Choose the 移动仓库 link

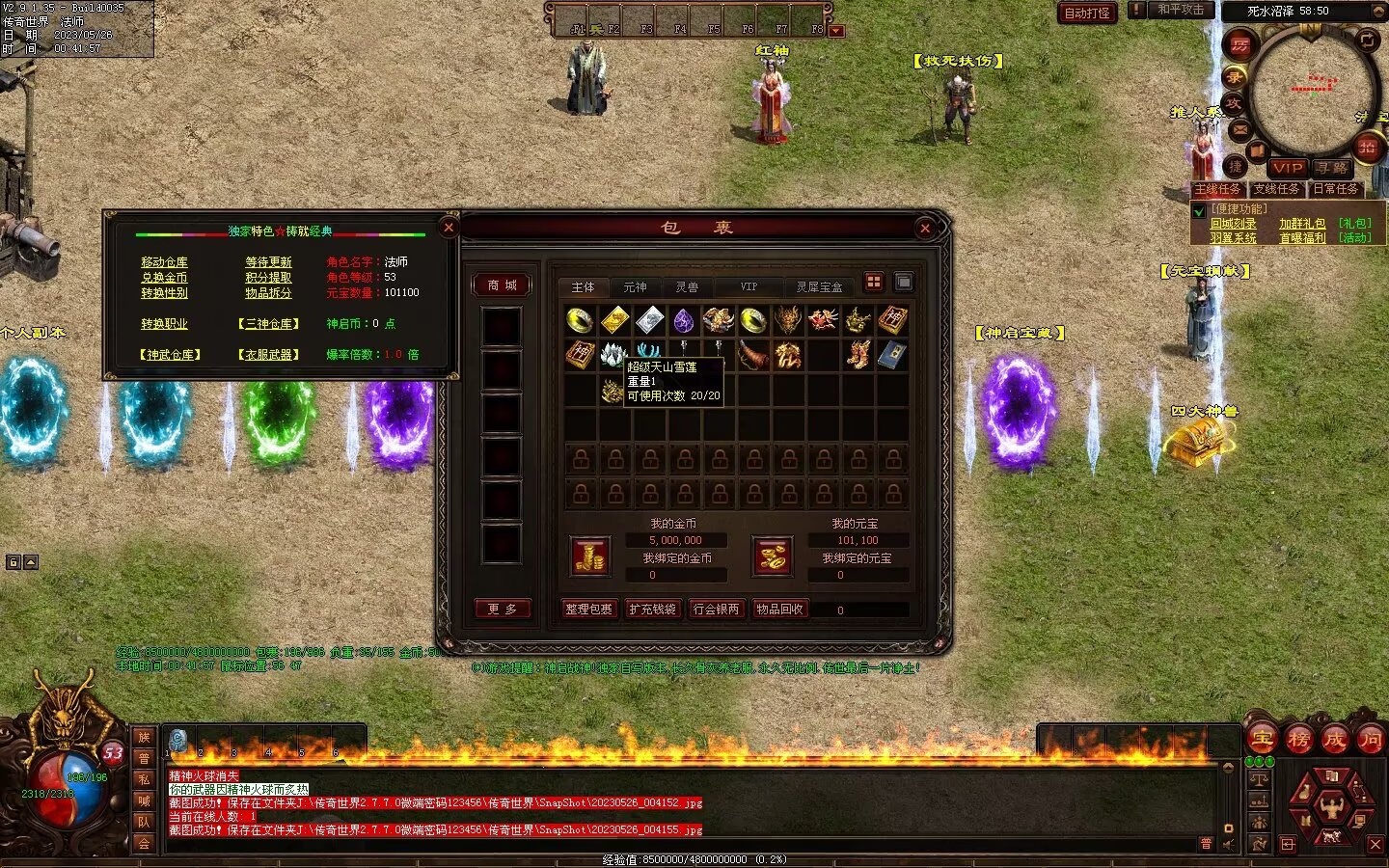pos(165,262)
